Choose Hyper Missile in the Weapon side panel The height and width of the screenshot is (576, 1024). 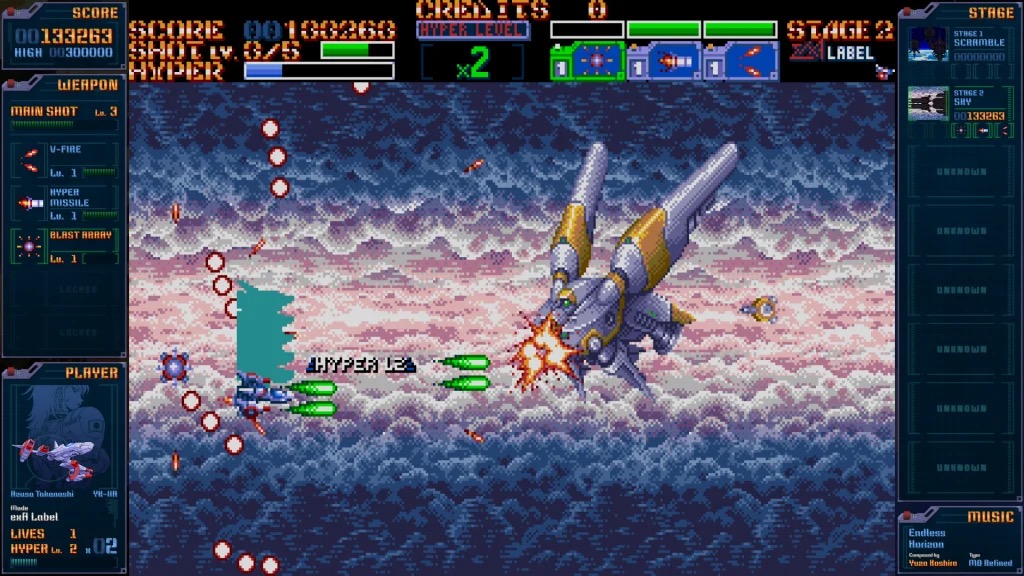(65, 203)
